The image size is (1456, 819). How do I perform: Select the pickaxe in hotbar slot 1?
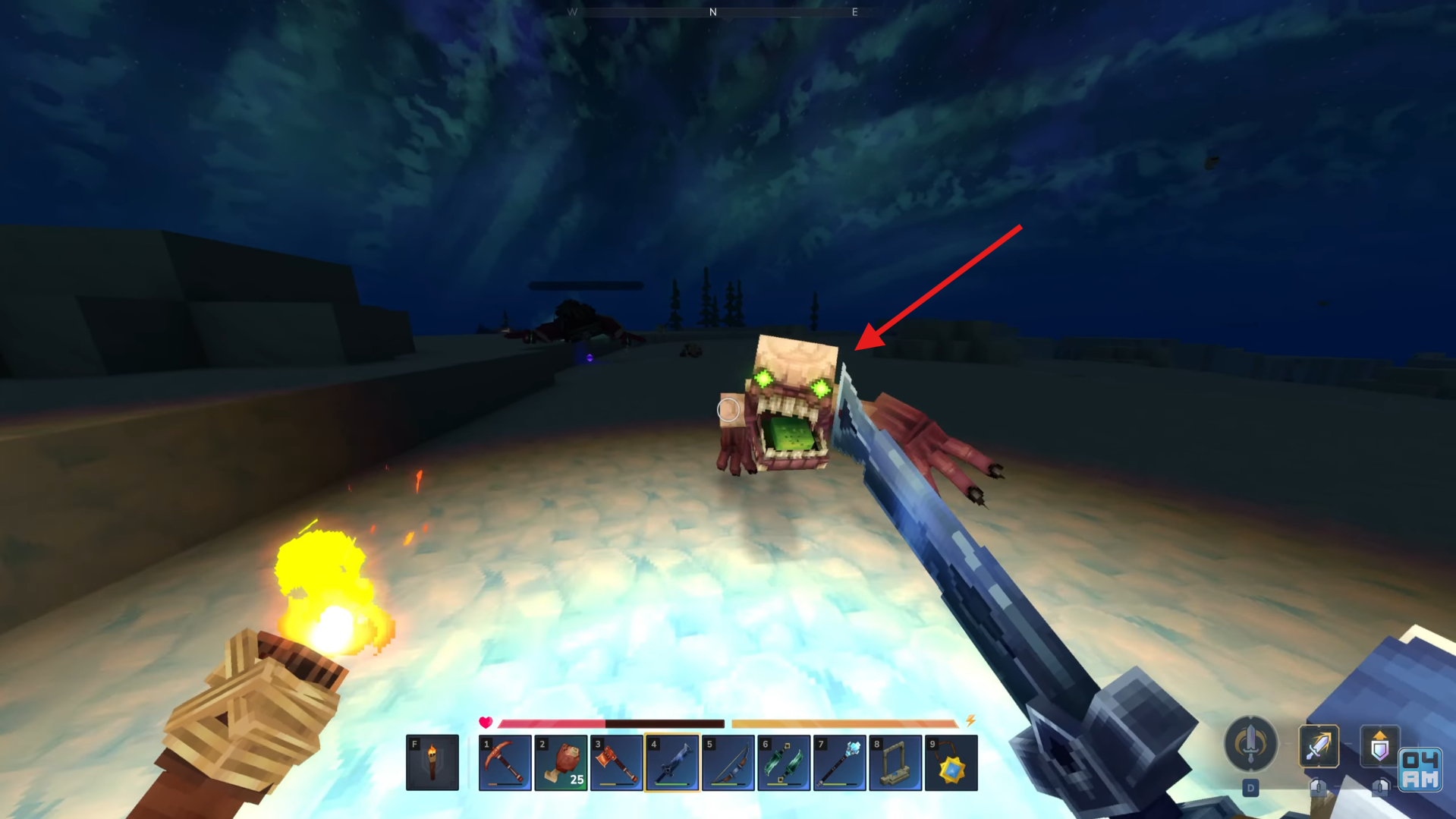pyautogui.click(x=506, y=763)
